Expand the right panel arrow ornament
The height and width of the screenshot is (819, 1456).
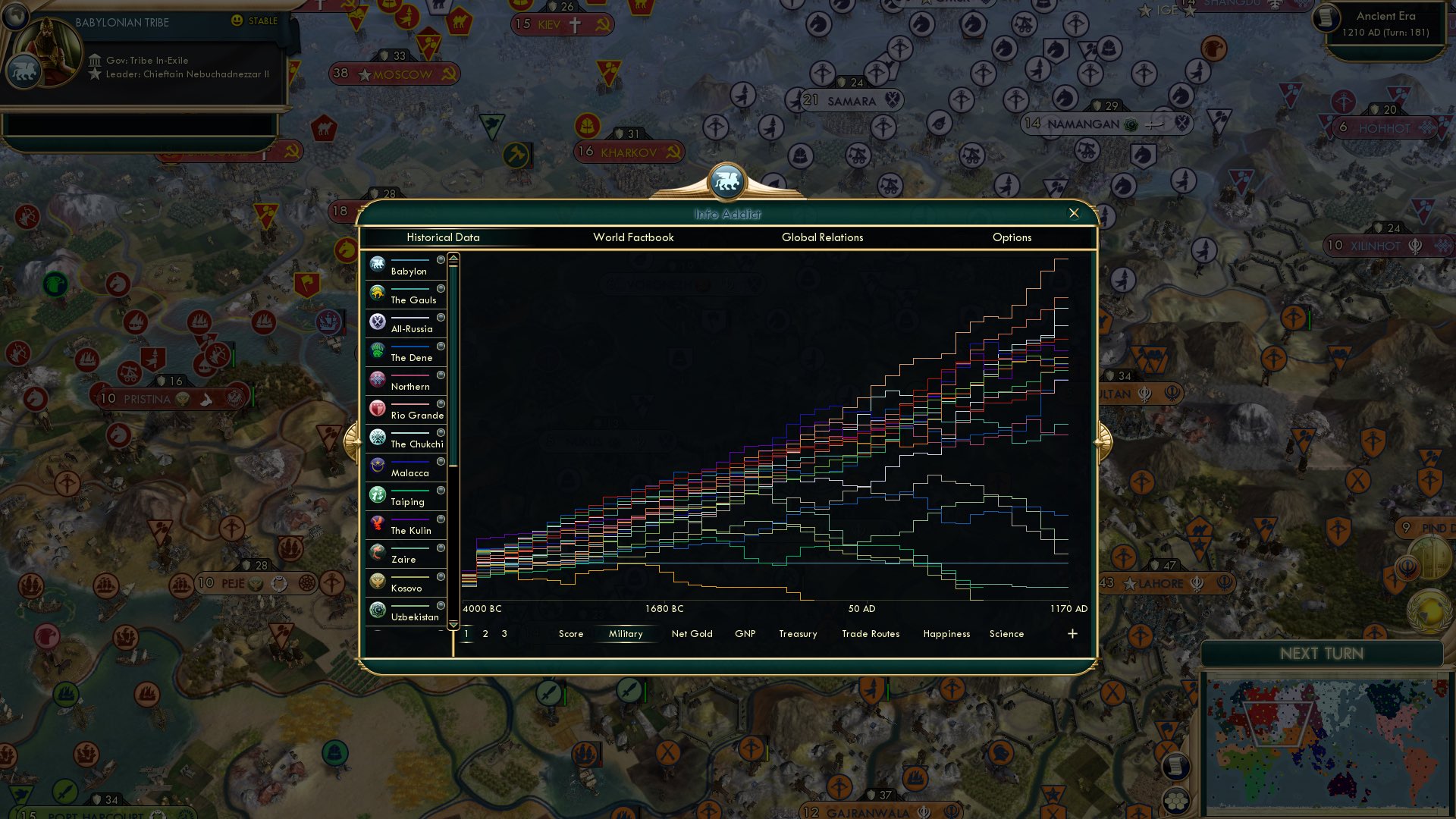click(x=1103, y=441)
